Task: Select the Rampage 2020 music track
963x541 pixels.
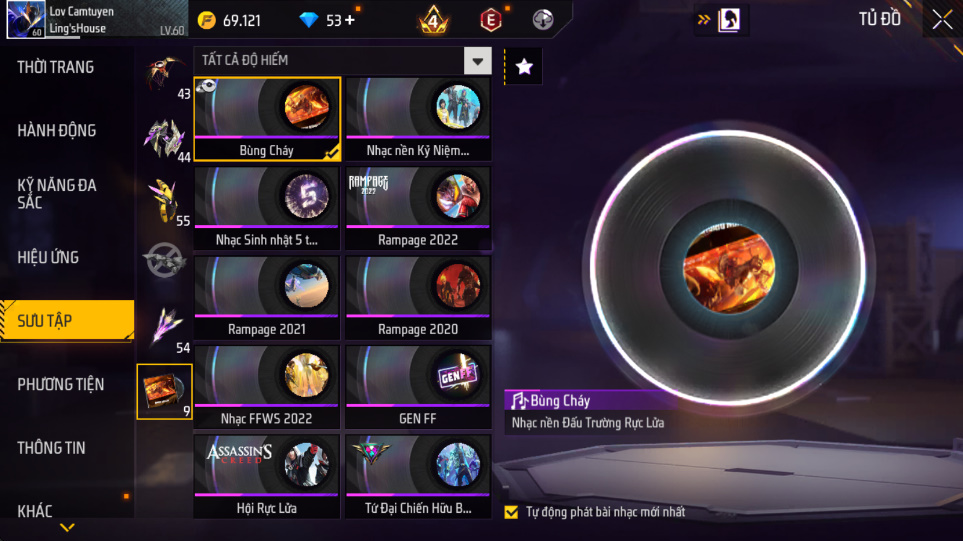Action: tap(418, 298)
